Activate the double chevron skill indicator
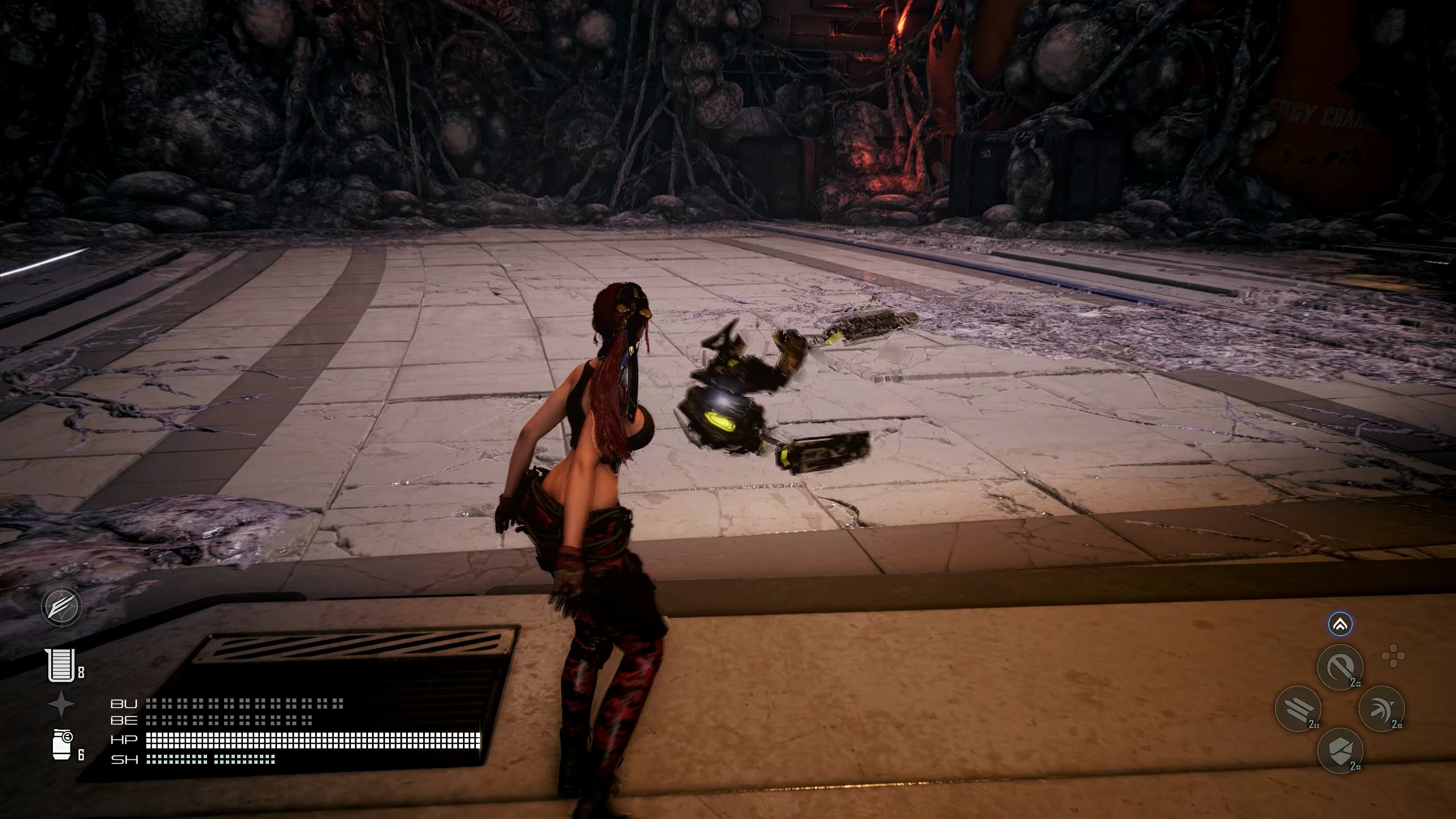Image resolution: width=1456 pixels, height=819 pixels. (x=1340, y=624)
